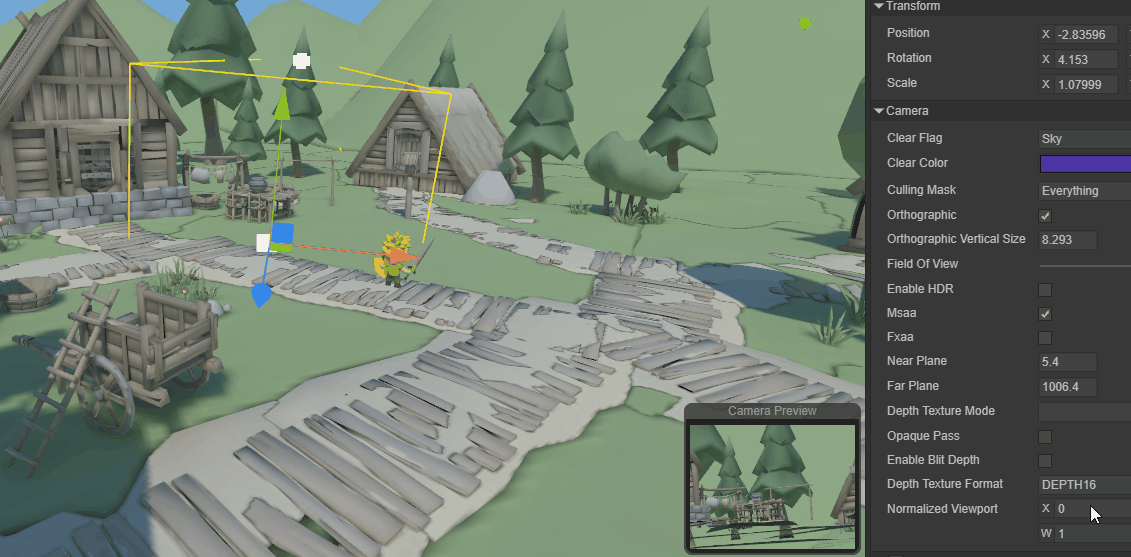1131x557 pixels.
Task: Enable the HDR checkbox
Action: (1045, 290)
